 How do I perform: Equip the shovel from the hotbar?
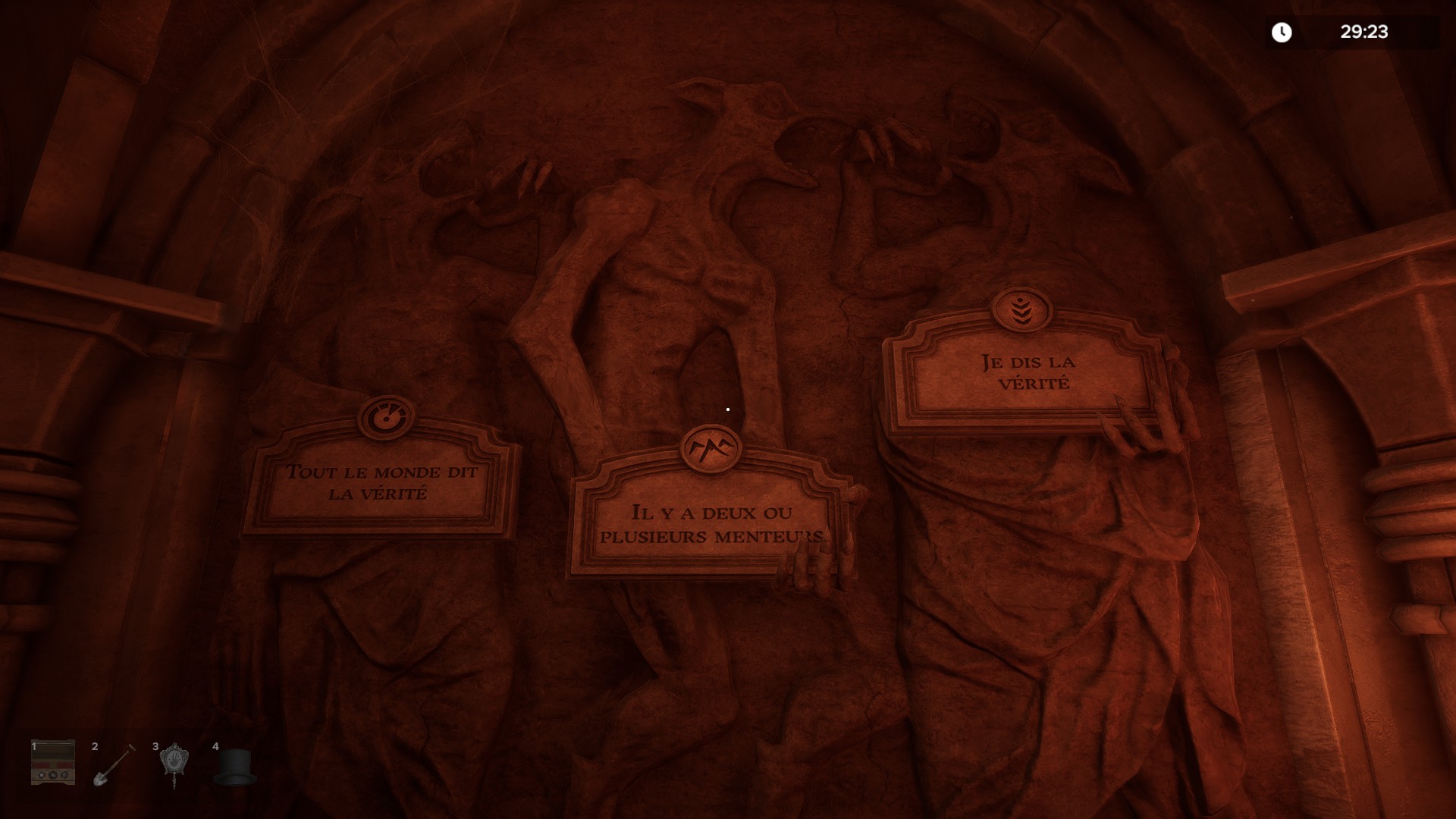(x=113, y=765)
